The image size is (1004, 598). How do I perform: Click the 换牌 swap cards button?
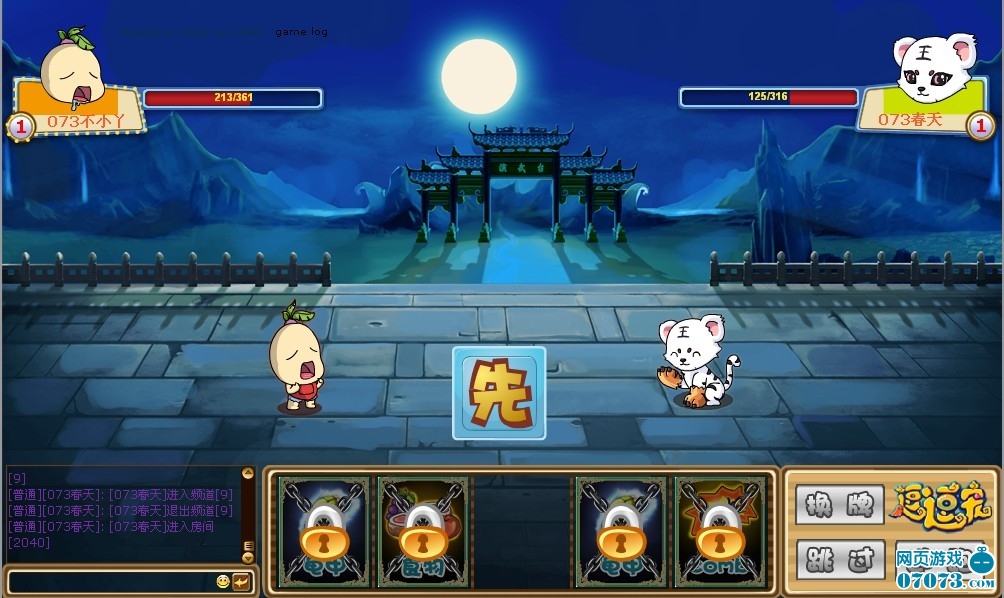840,504
